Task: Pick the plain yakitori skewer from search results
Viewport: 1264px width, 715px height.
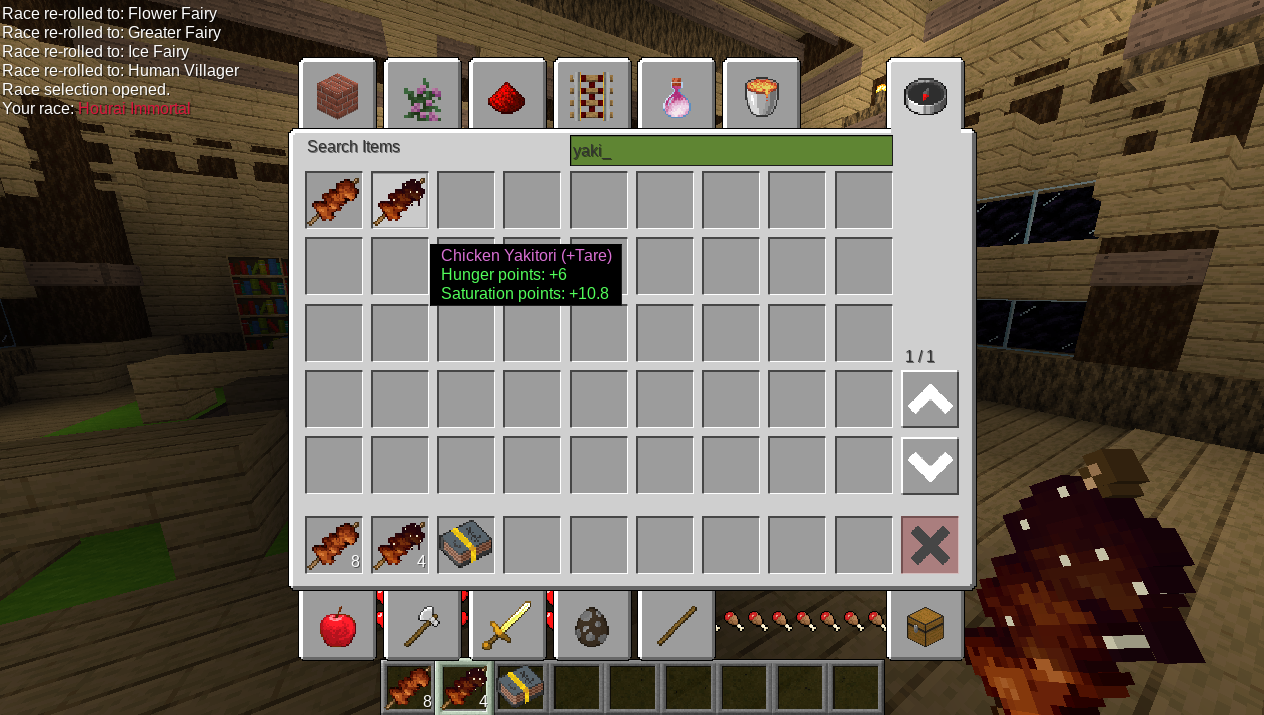Action: (334, 200)
